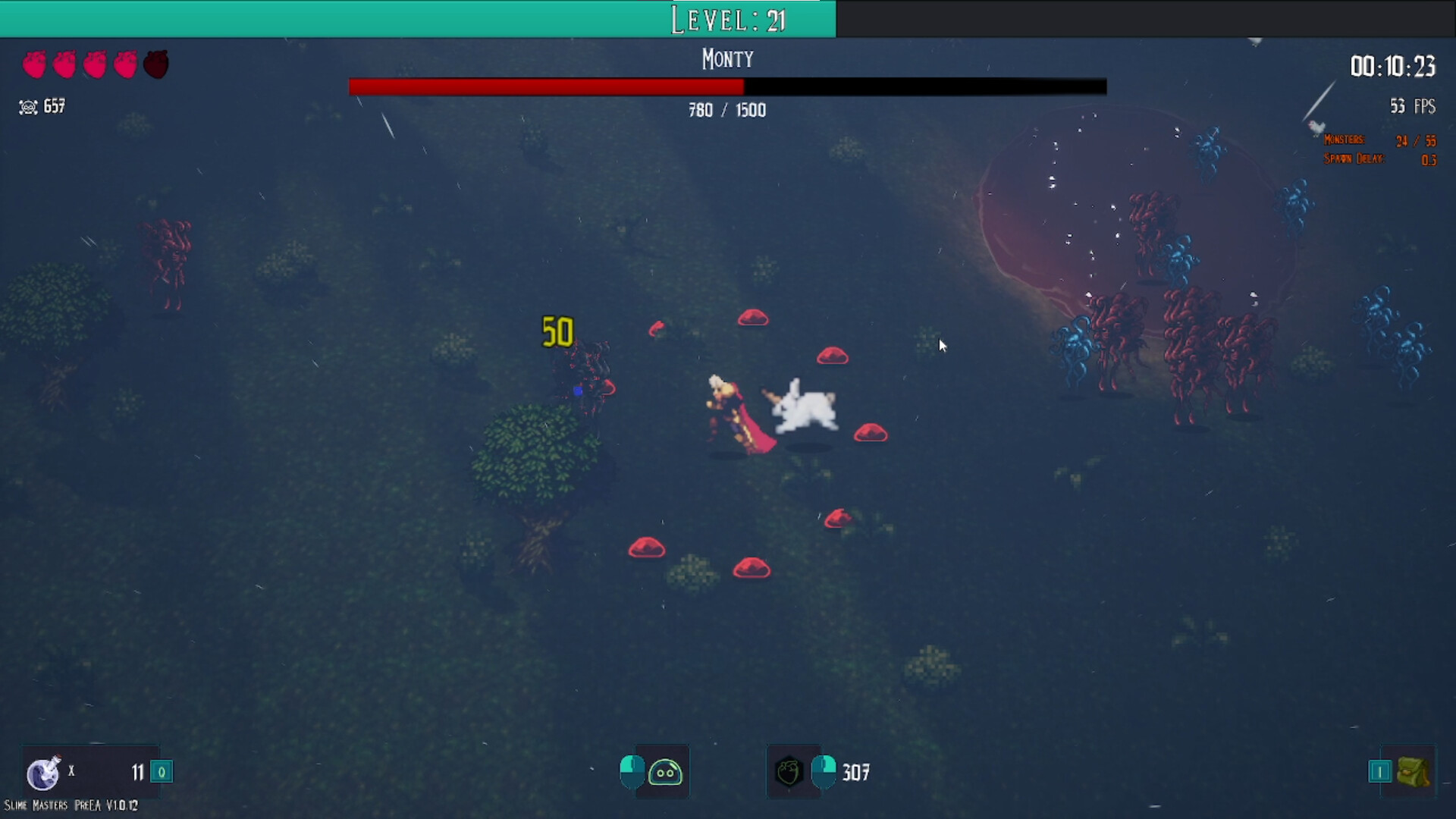Click the potion count showing 11
Image resolution: width=1456 pixels, height=819 pixels.
(x=138, y=772)
